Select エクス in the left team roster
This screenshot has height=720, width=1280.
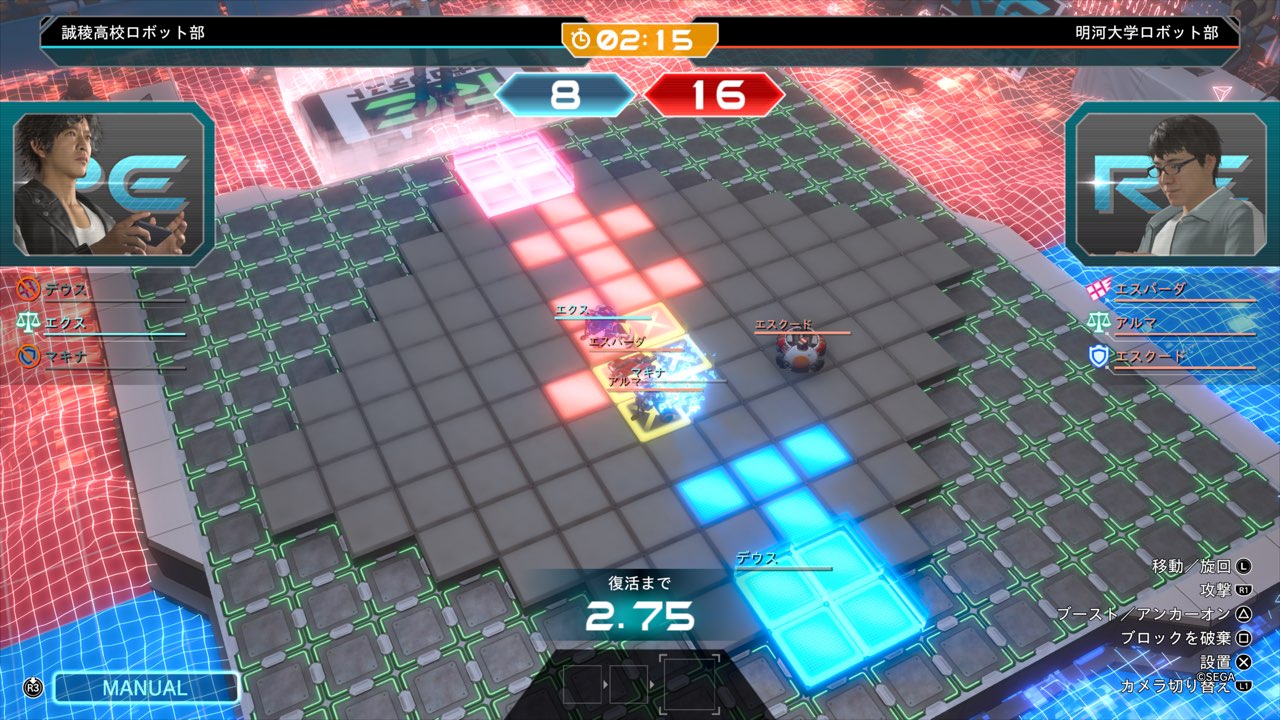[67, 323]
